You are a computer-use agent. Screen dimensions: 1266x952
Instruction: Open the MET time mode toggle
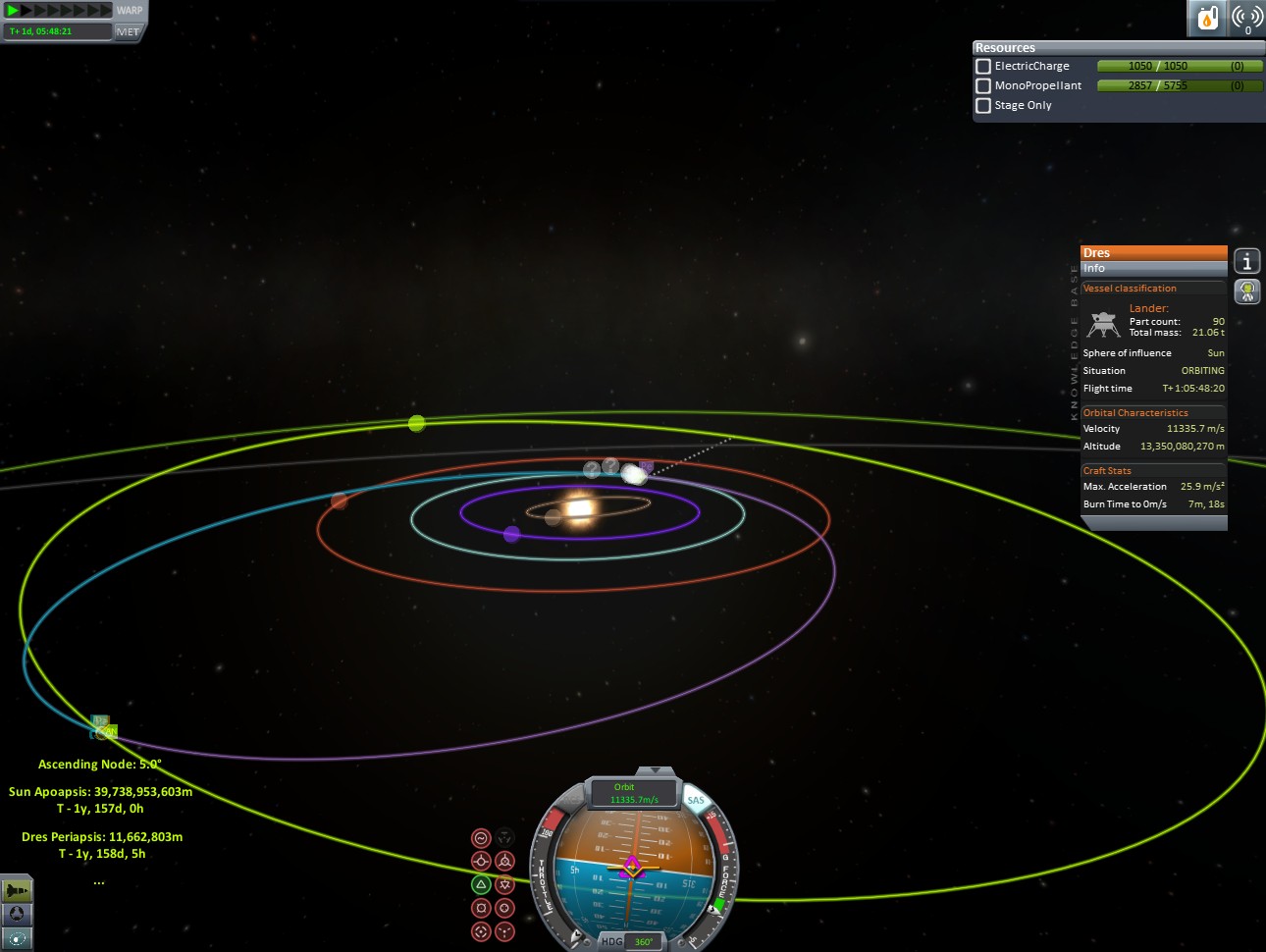[128, 31]
